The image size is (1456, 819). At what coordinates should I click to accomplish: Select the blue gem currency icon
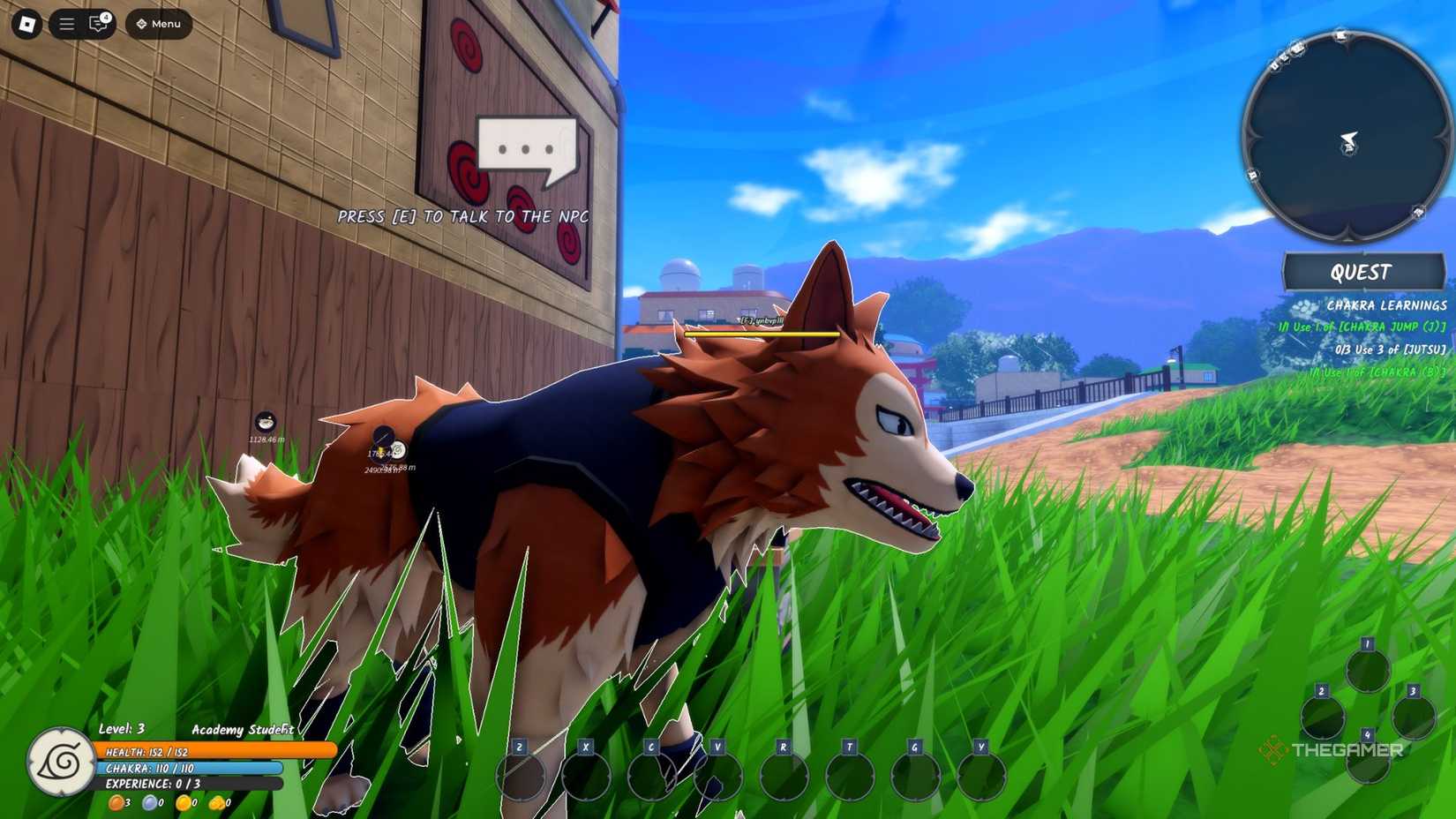pyautogui.click(x=149, y=803)
